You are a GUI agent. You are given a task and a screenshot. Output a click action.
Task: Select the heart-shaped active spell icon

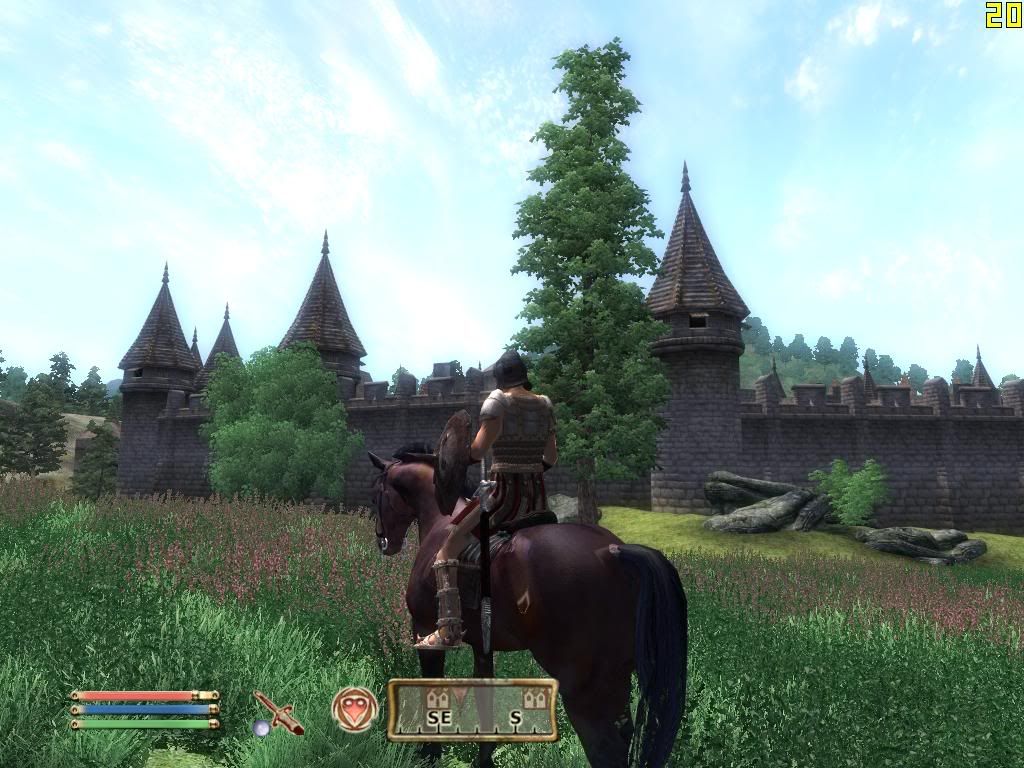tap(355, 709)
